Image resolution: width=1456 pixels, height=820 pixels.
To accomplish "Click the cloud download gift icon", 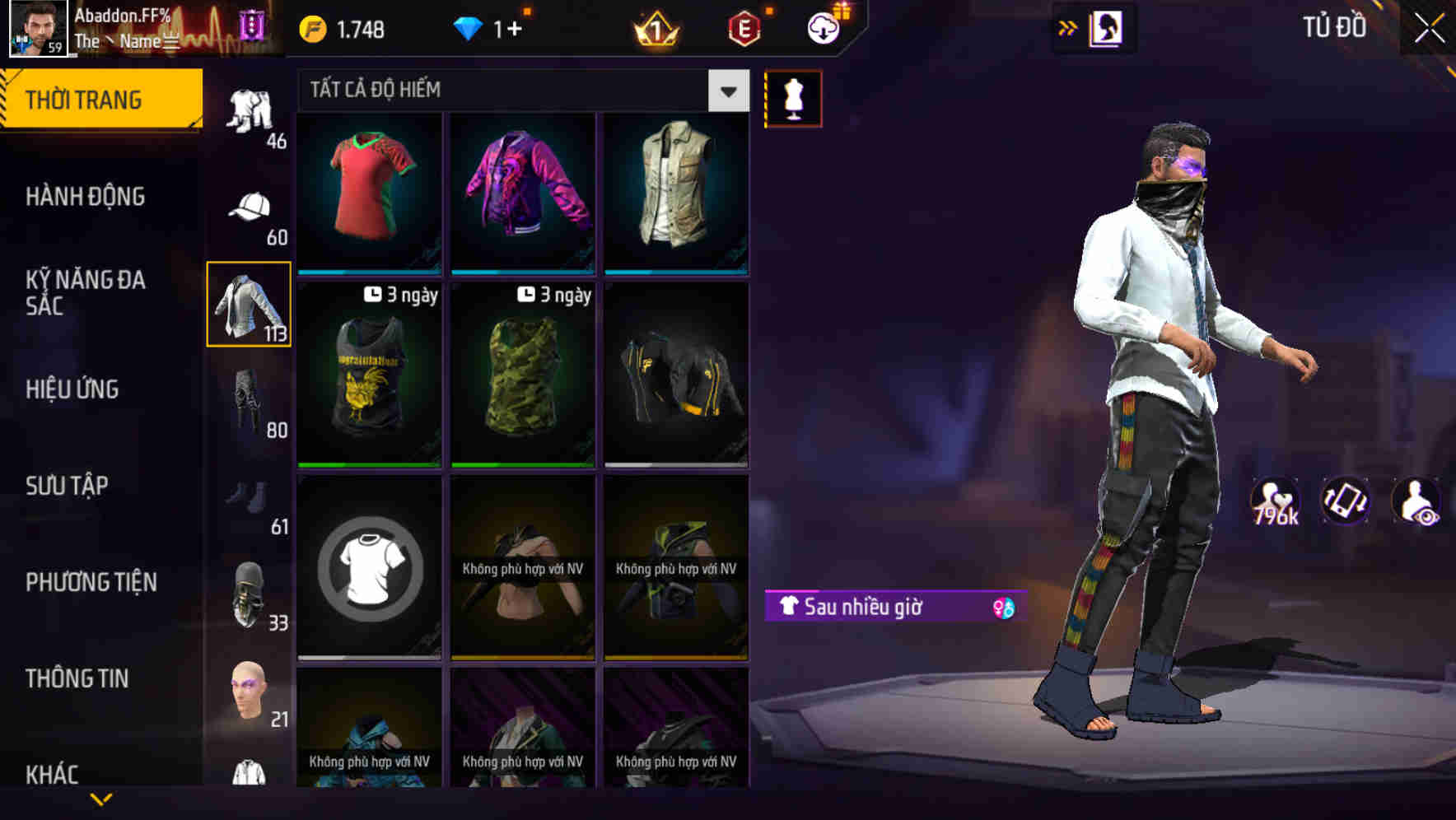I will [821, 27].
